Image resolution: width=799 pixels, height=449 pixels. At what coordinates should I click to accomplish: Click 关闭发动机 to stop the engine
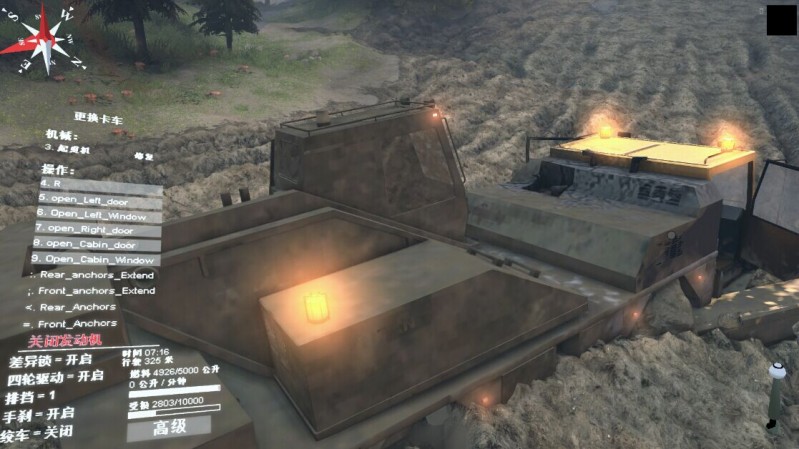point(64,342)
